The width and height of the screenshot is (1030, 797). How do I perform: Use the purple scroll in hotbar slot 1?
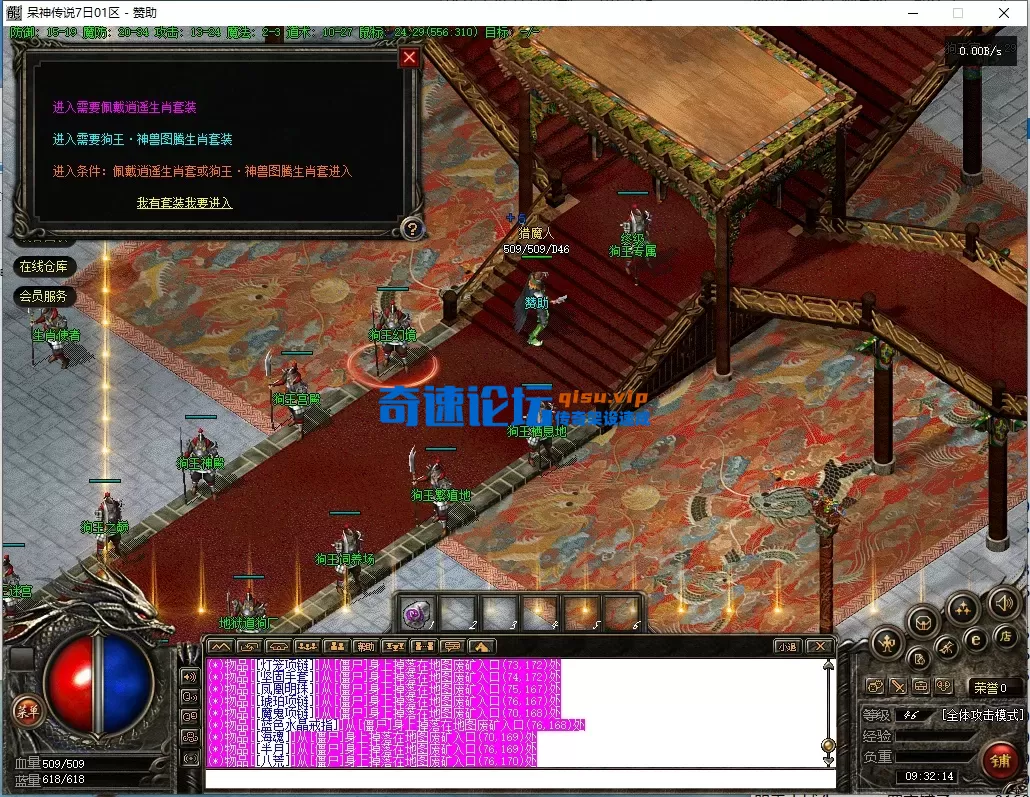[x=417, y=613]
